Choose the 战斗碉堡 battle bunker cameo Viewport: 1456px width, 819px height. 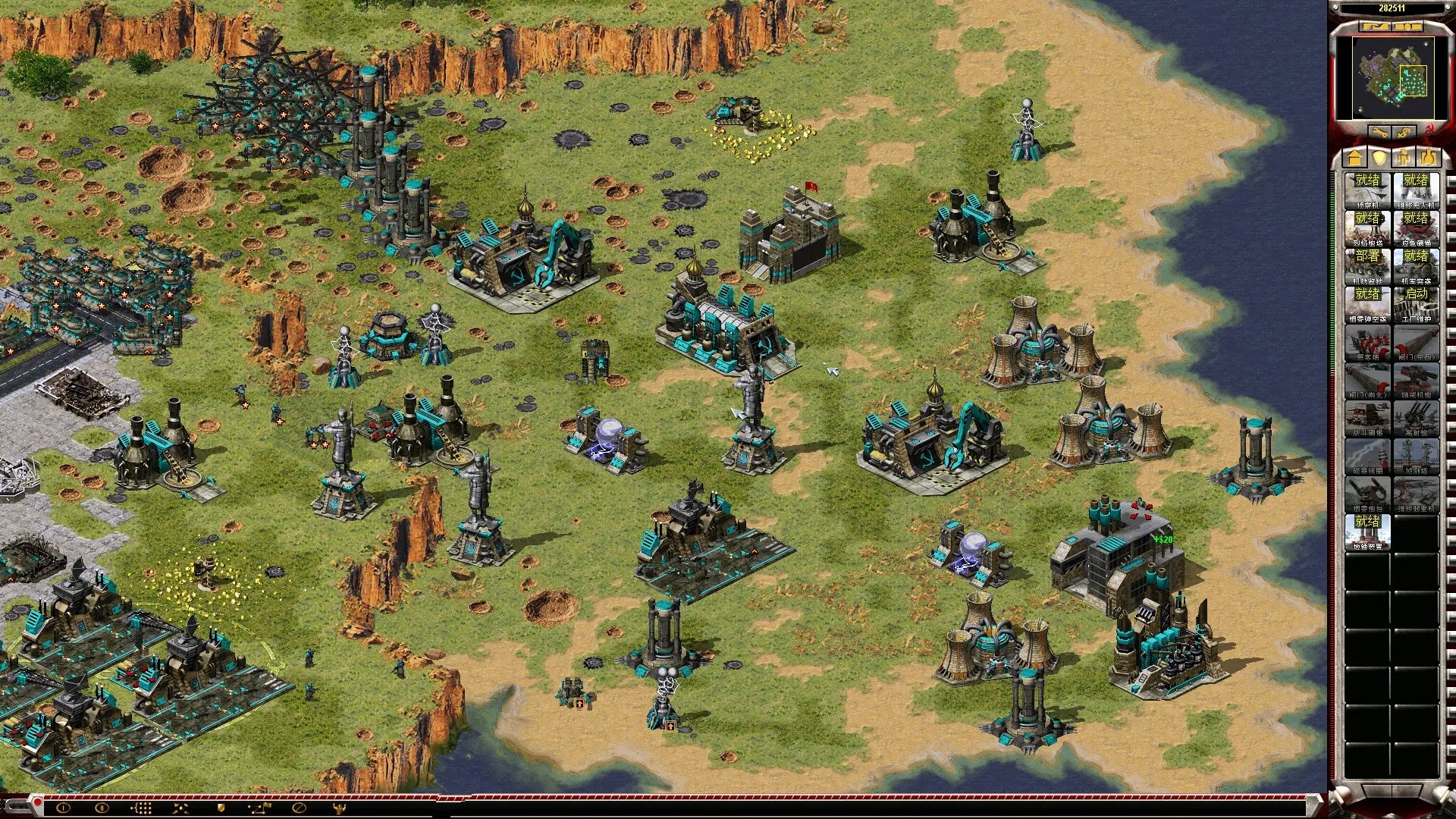(x=1367, y=417)
